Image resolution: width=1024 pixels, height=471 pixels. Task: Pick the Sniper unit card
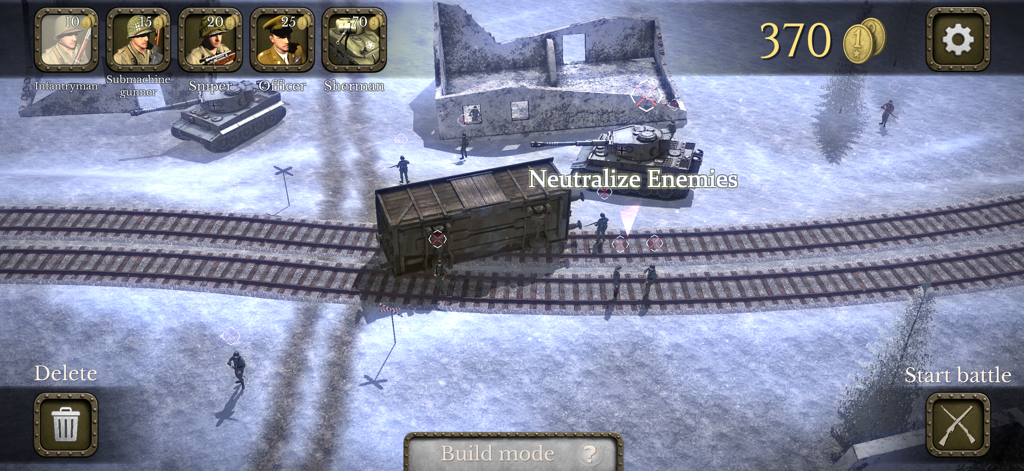pyautogui.click(x=210, y=40)
